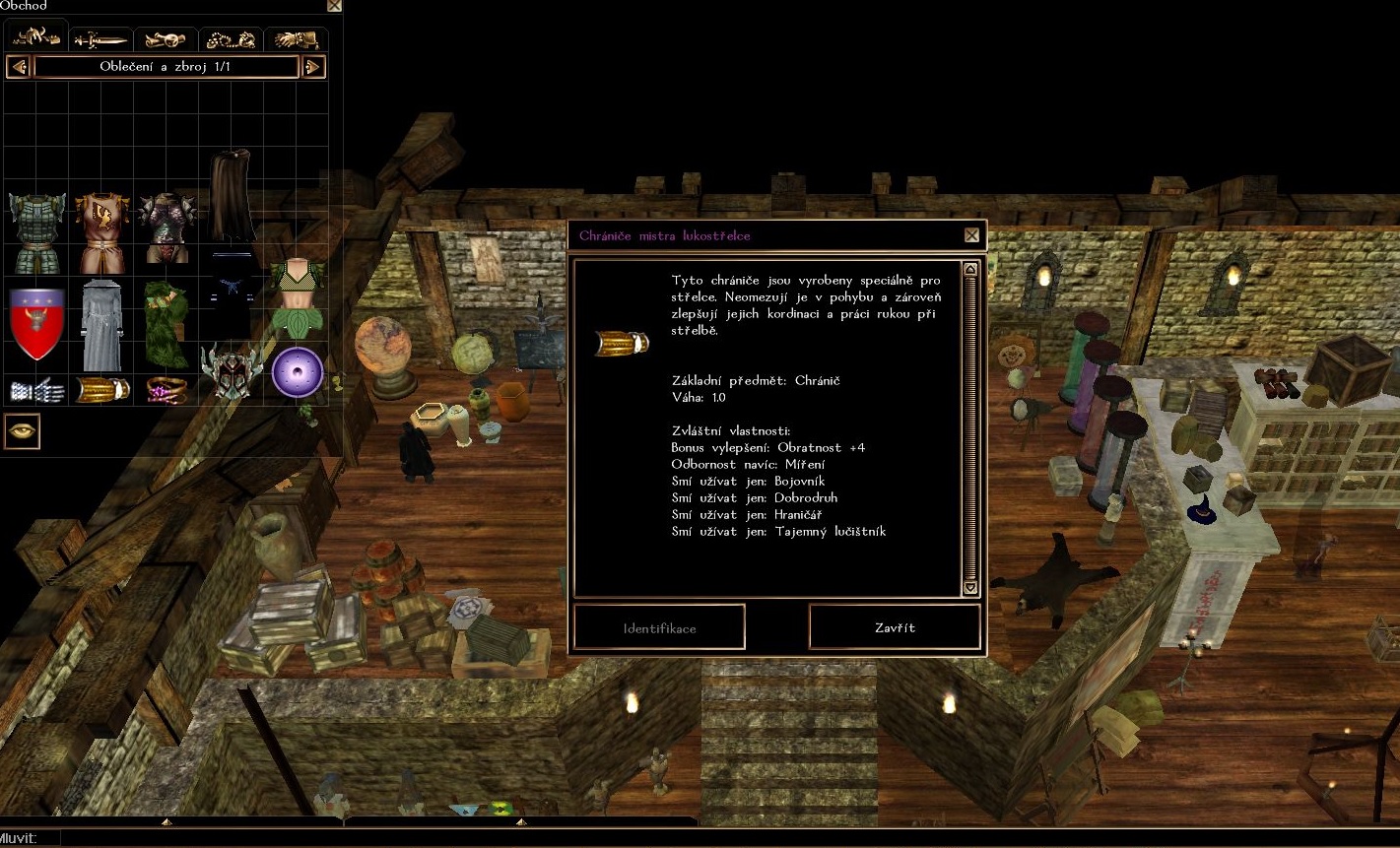Click the eye examine button
Screen dimensions: 1400x848
coord(22,431)
